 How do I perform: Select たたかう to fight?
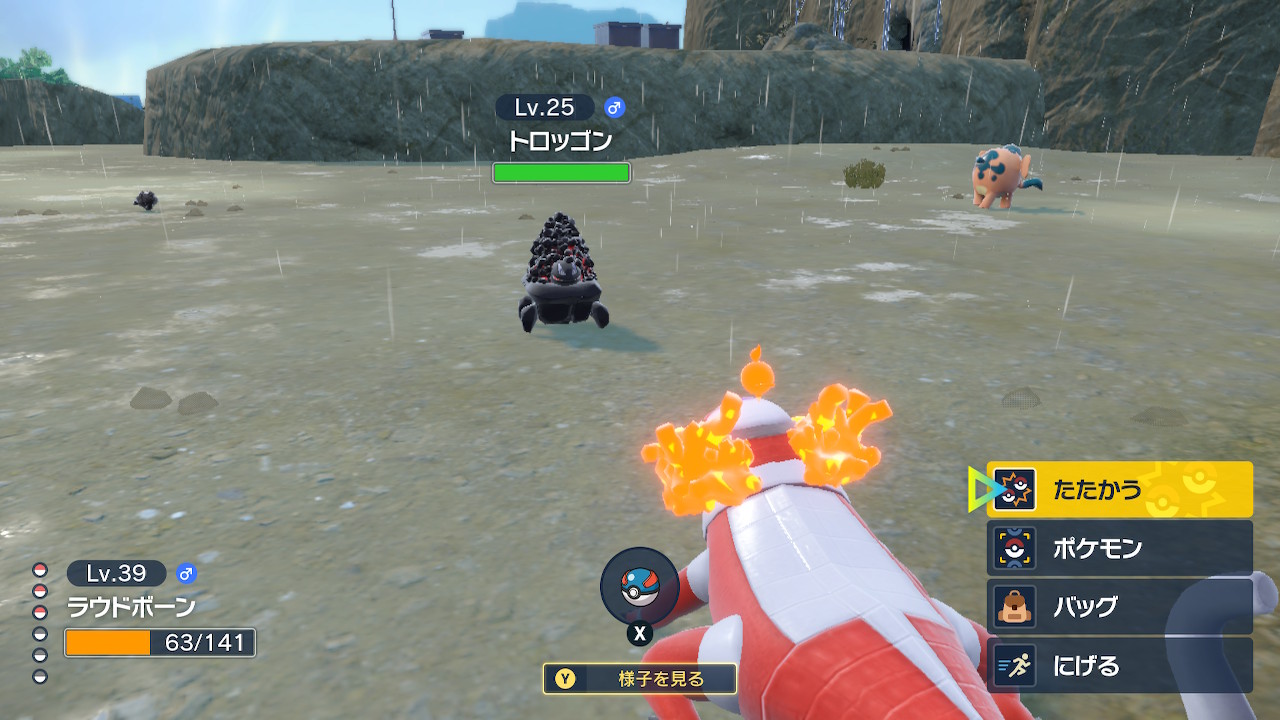click(x=1119, y=489)
